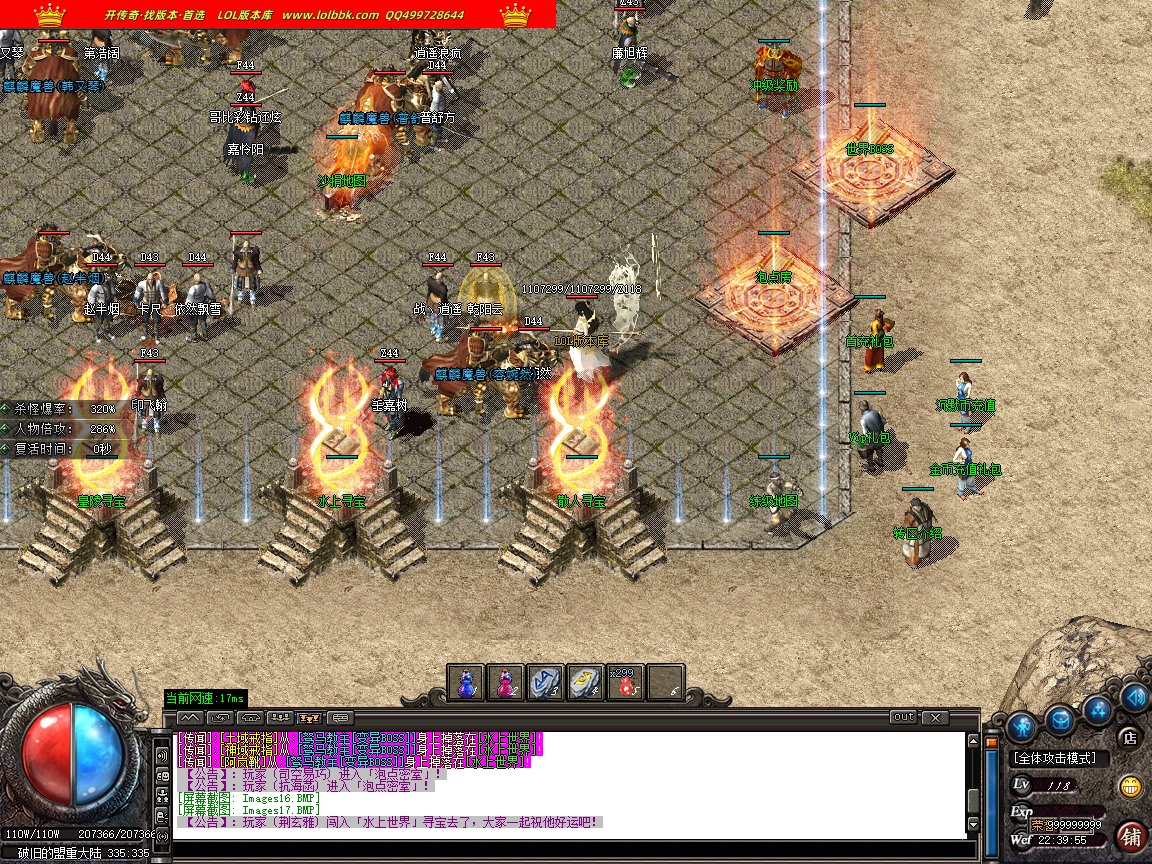The height and width of the screenshot is (864, 1152).
Task: Toggle the sound speaker icon
Action: 1134,697
